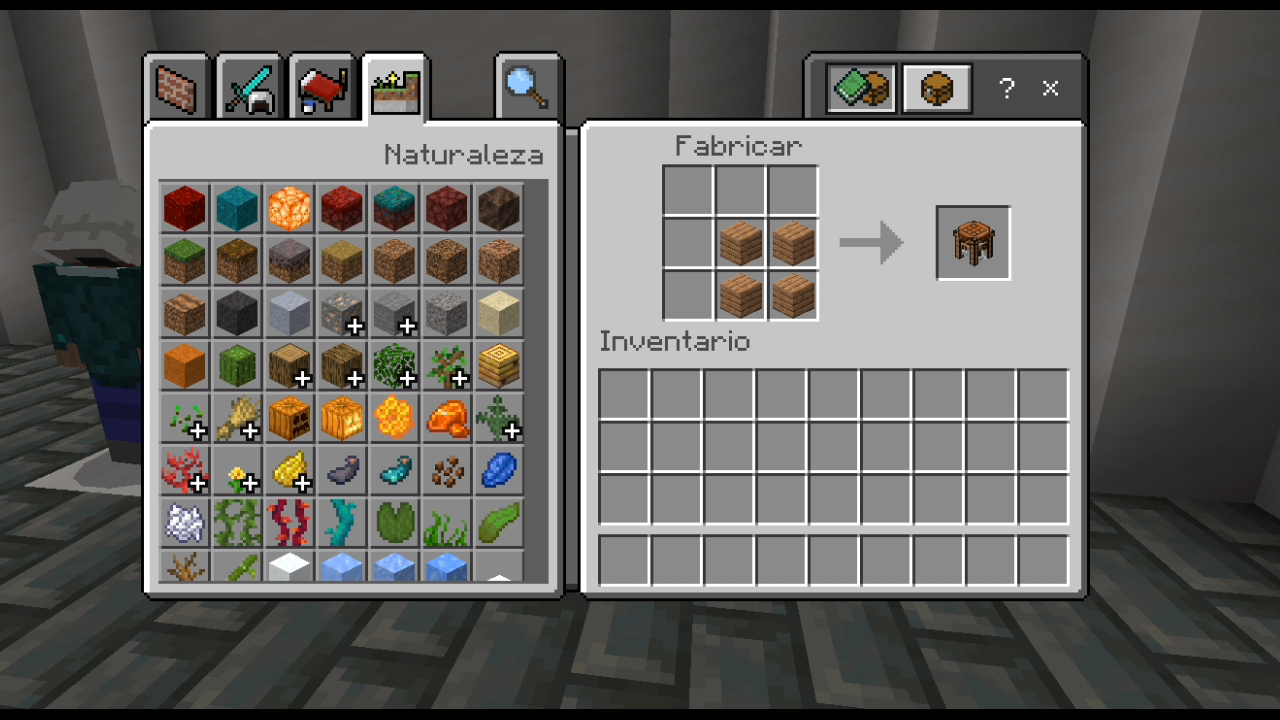Select the oak log icon
Viewport: 1280px width, 720px height.
(289, 365)
